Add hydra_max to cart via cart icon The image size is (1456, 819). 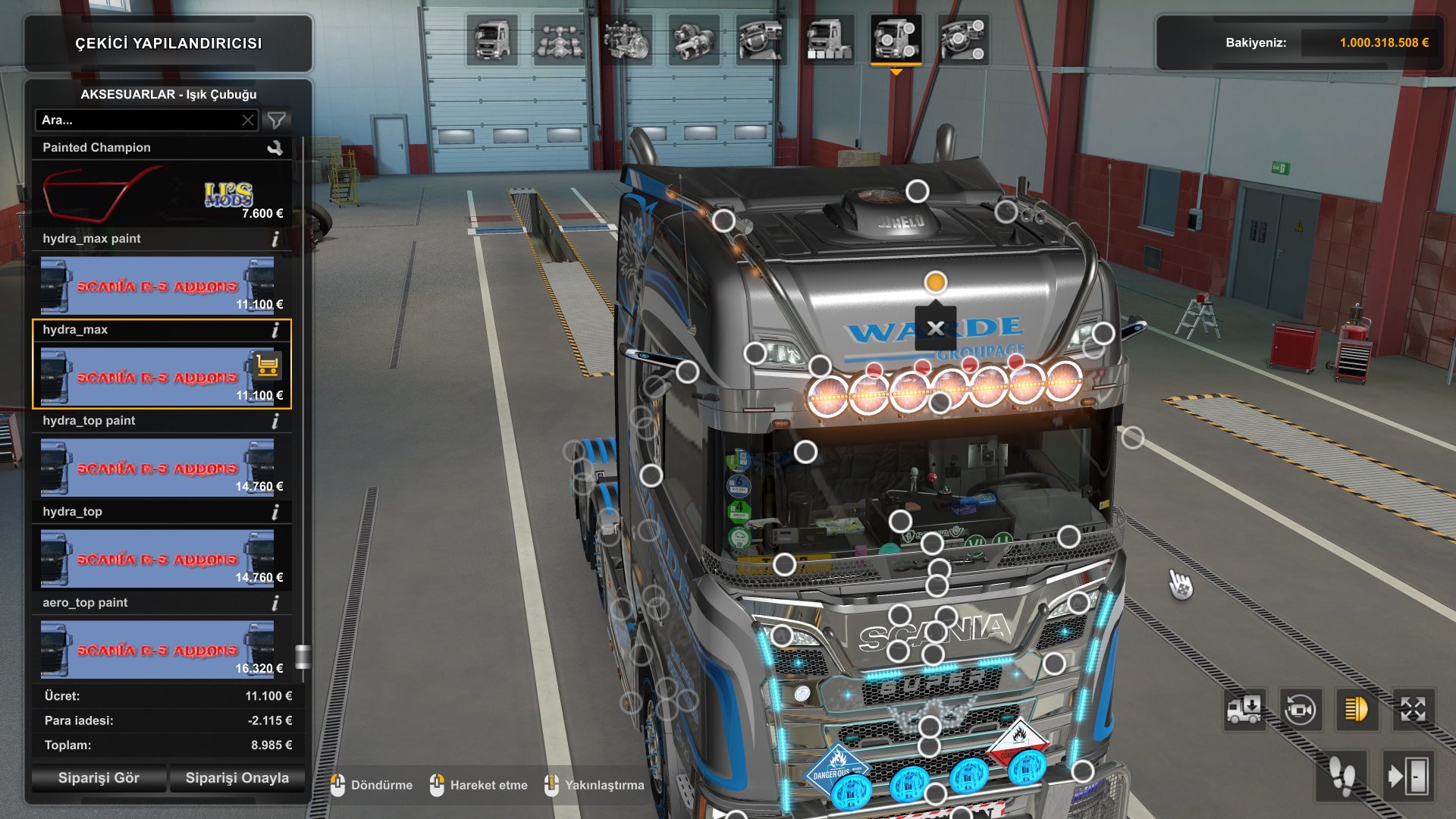click(x=267, y=366)
